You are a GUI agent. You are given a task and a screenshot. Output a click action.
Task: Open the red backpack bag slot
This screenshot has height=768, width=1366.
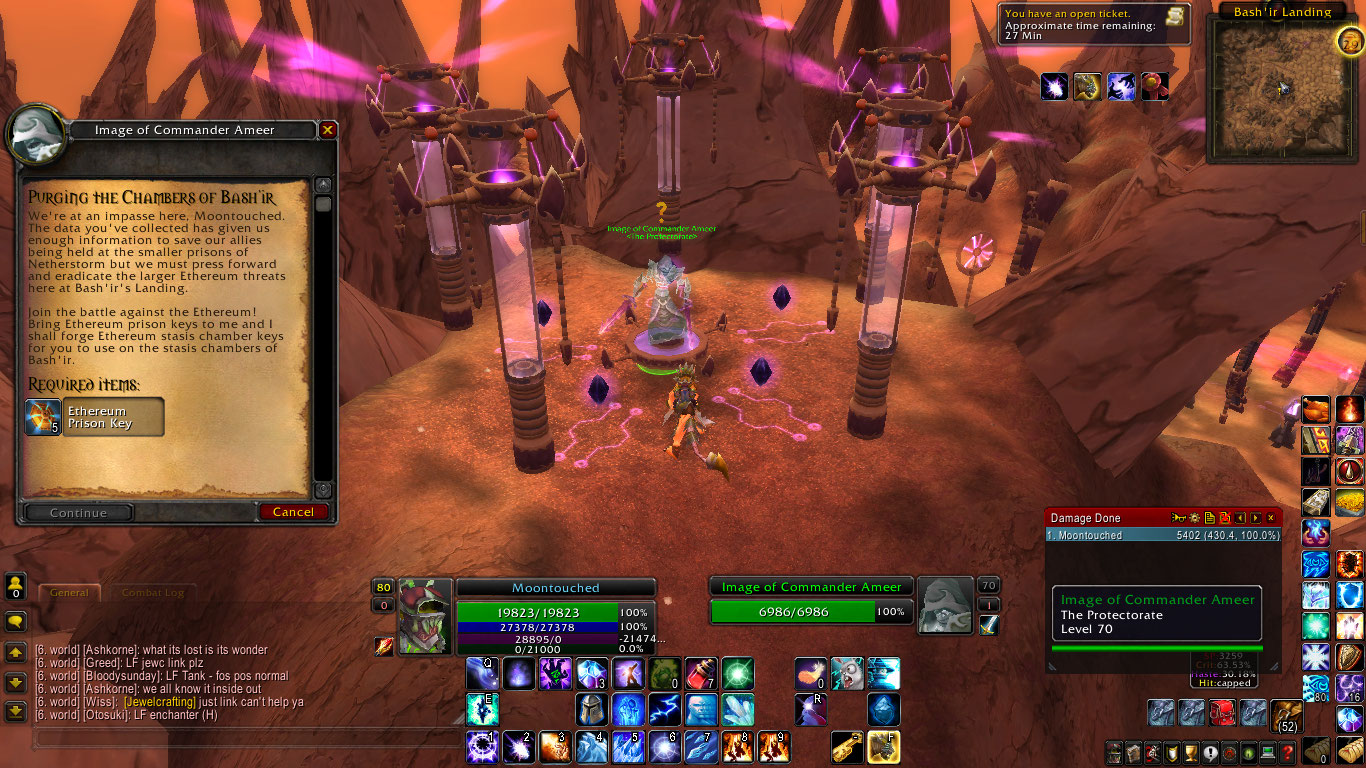tap(1222, 713)
